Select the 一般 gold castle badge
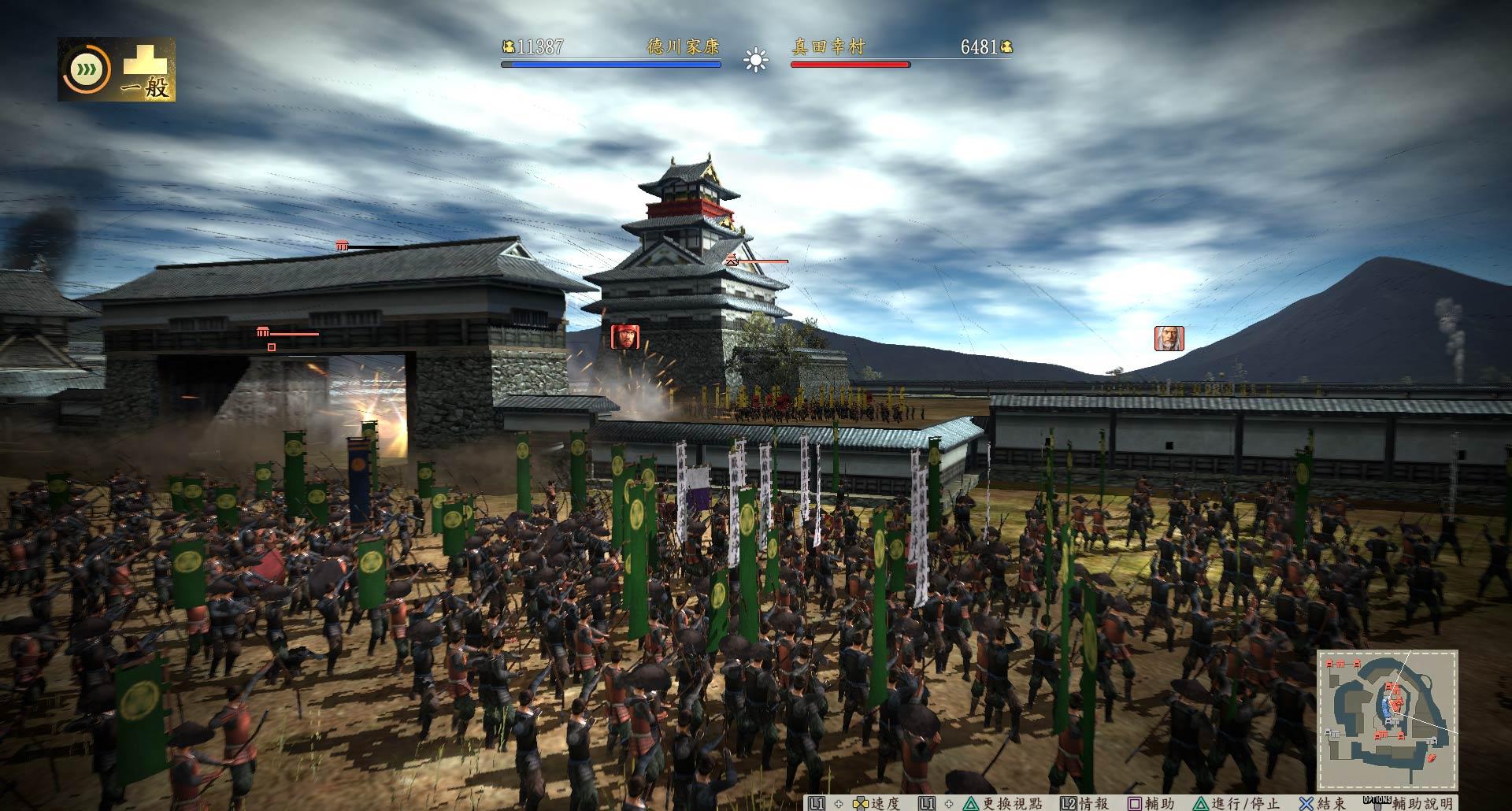The image size is (1512, 811). tap(146, 71)
